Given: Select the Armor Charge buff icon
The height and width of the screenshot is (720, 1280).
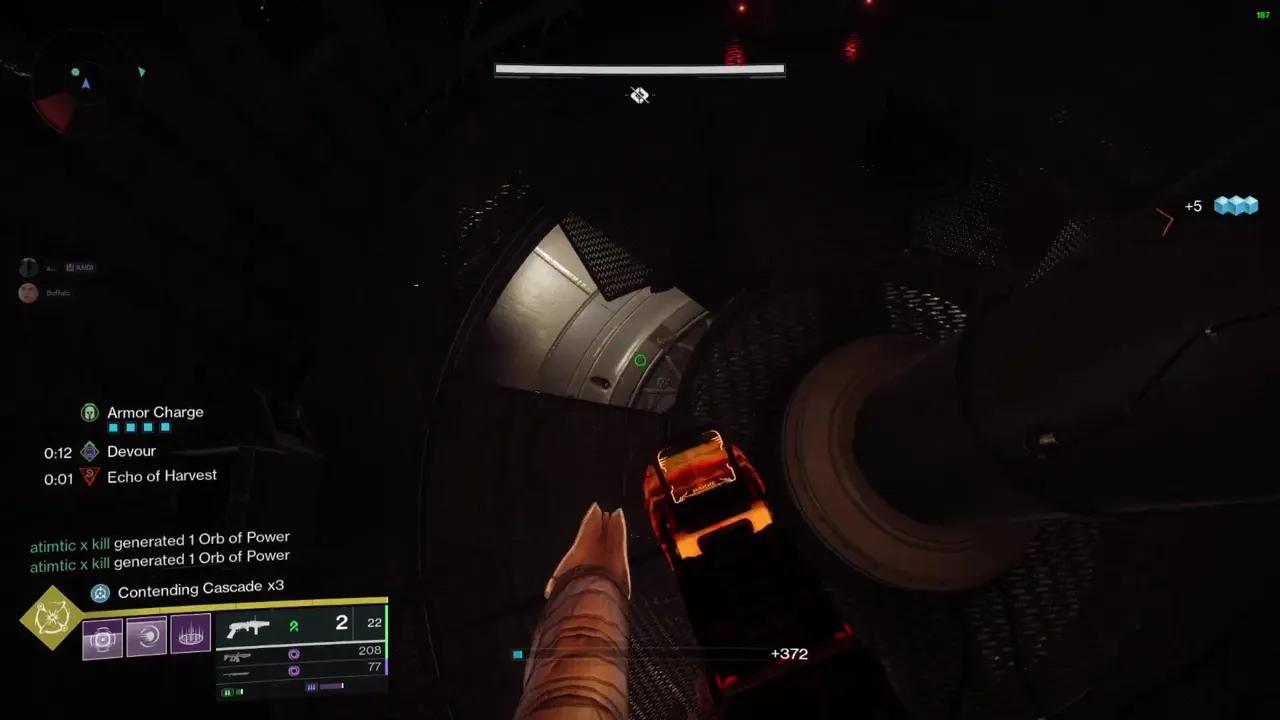Looking at the screenshot, I should click(90, 412).
